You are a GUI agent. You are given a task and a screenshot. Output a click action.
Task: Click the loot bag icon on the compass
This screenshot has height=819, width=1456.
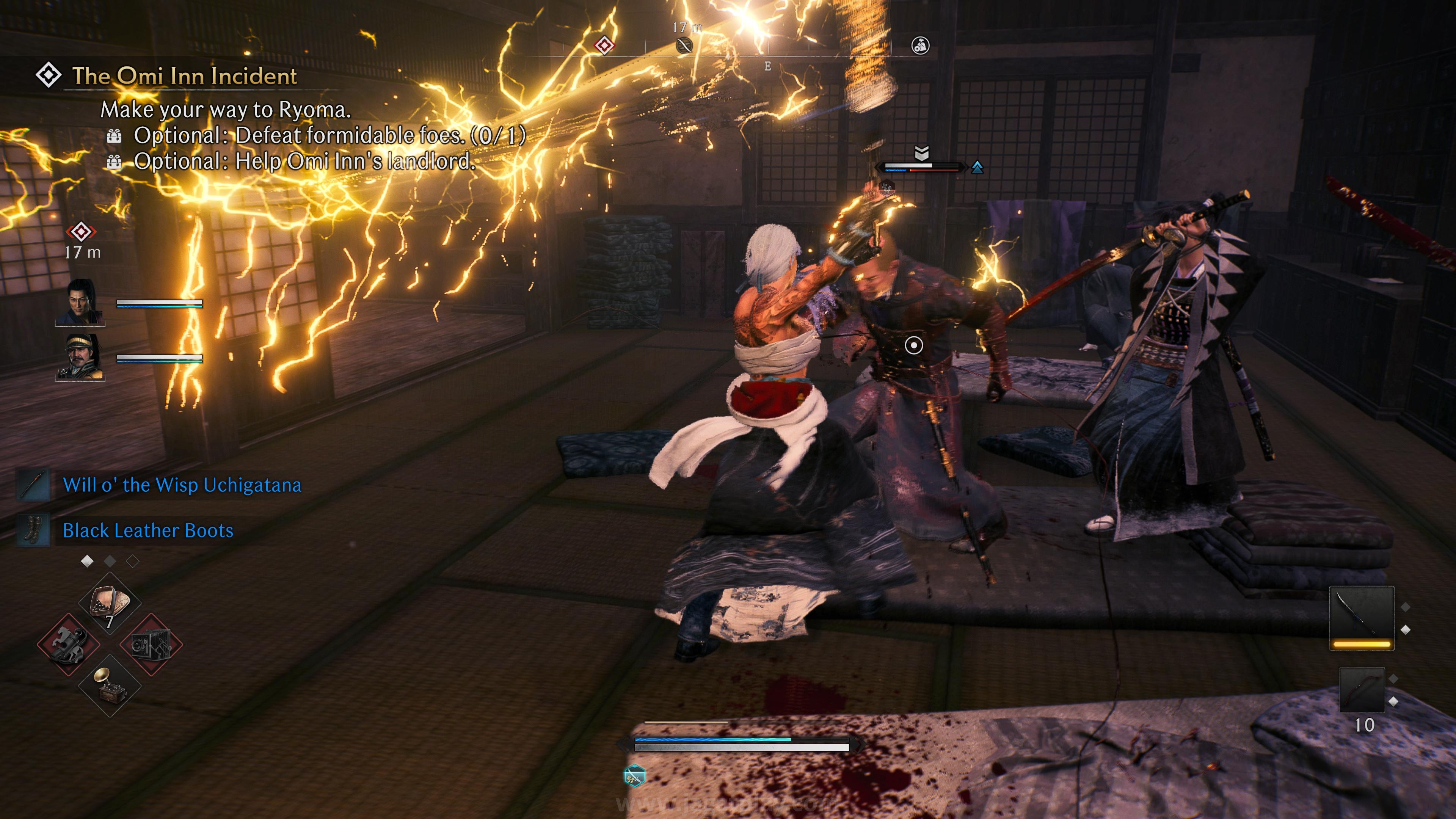[921, 45]
